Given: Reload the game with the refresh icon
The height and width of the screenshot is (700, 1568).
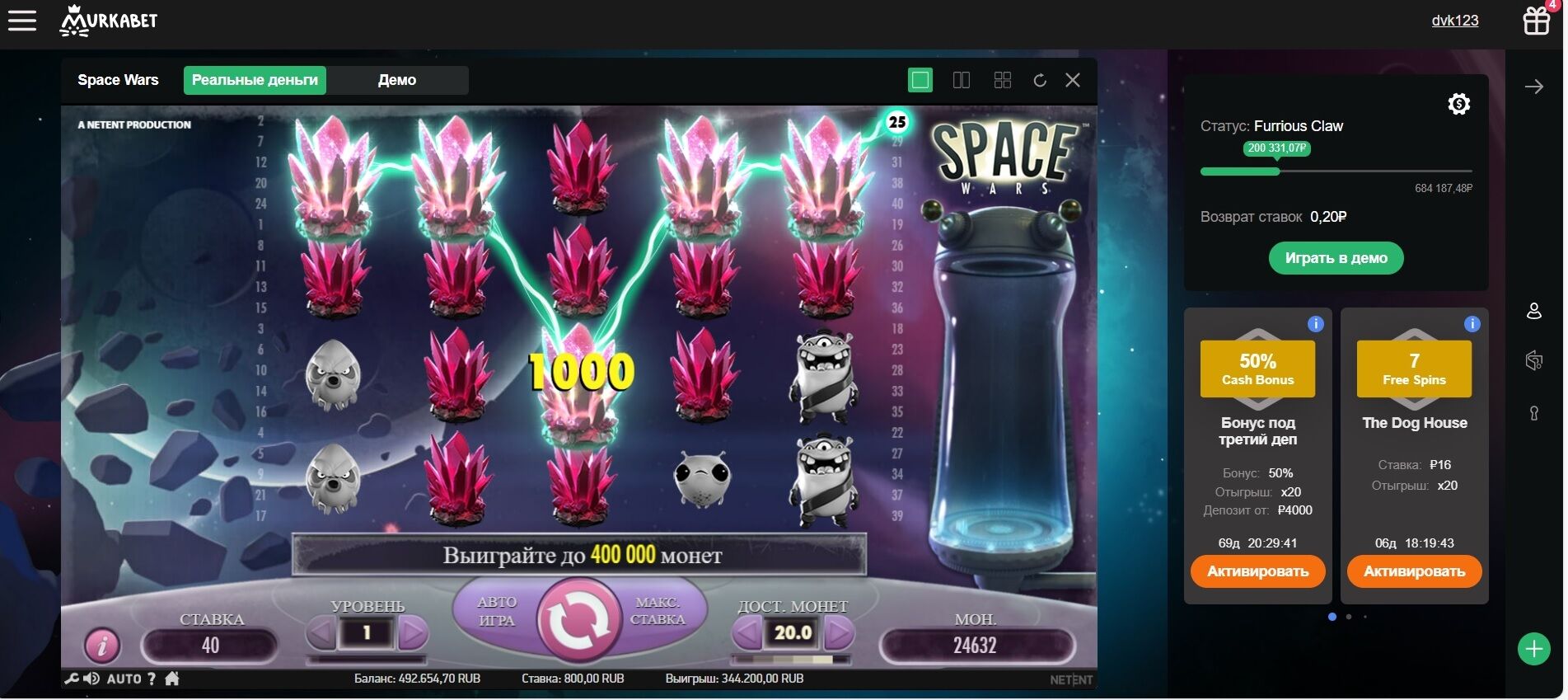Looking at the screenshot, I should tap(1040, 80).
